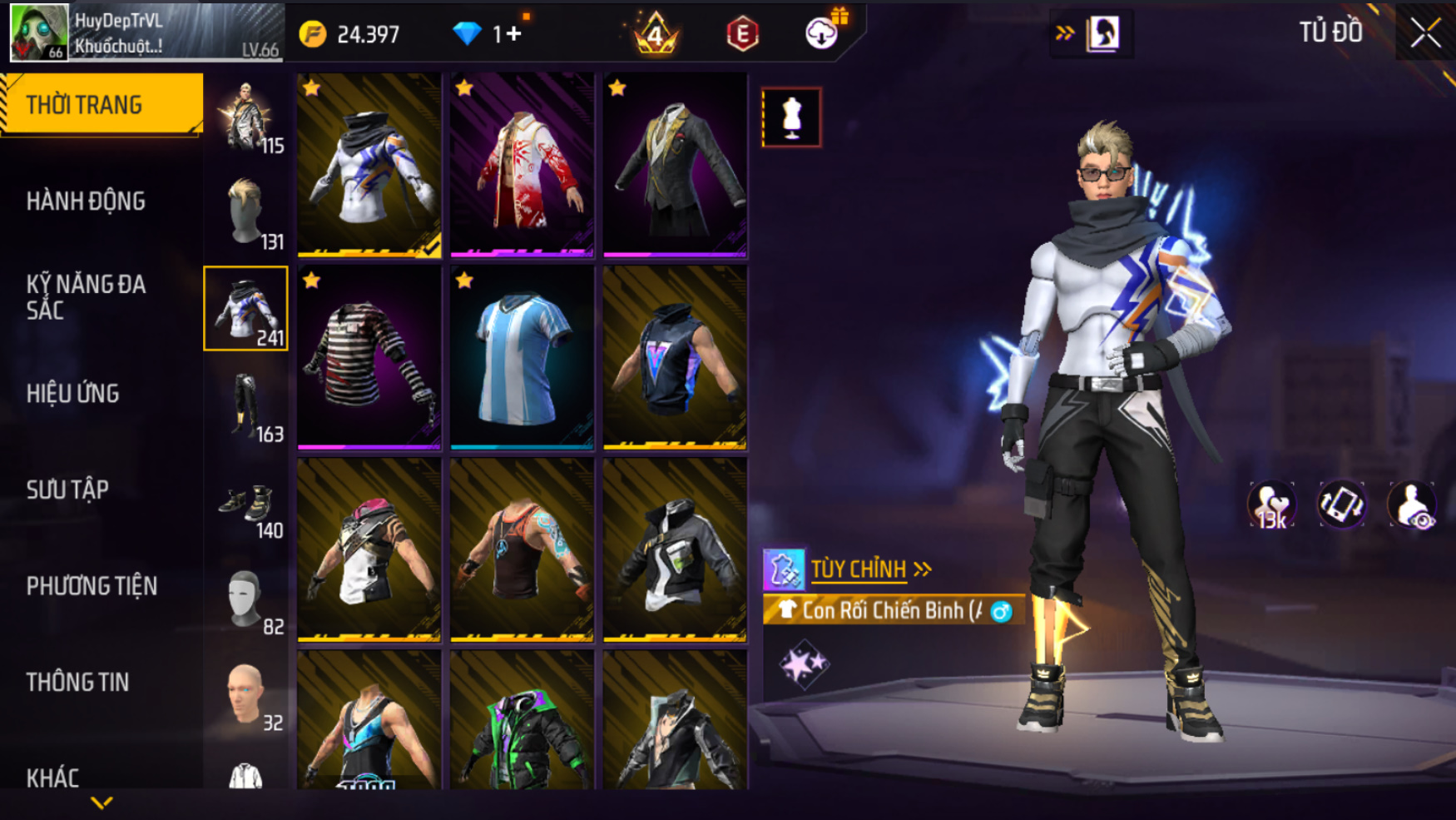Viewport: 1456px width, 820px height.
Task: Open the Hành Động menu tab
Action: [86, 201]
